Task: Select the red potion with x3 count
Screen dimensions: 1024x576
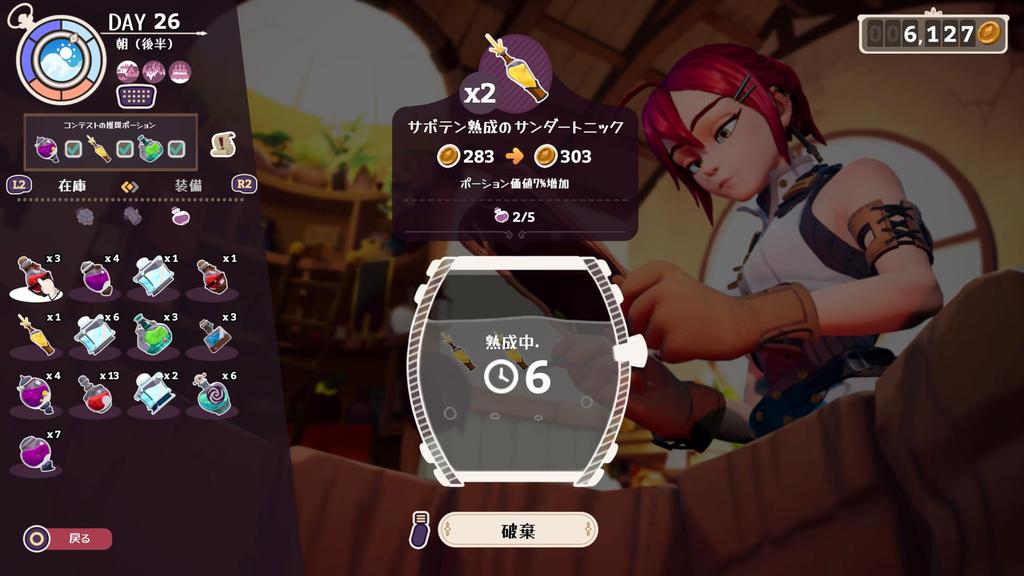Action: tap(37, 277)
